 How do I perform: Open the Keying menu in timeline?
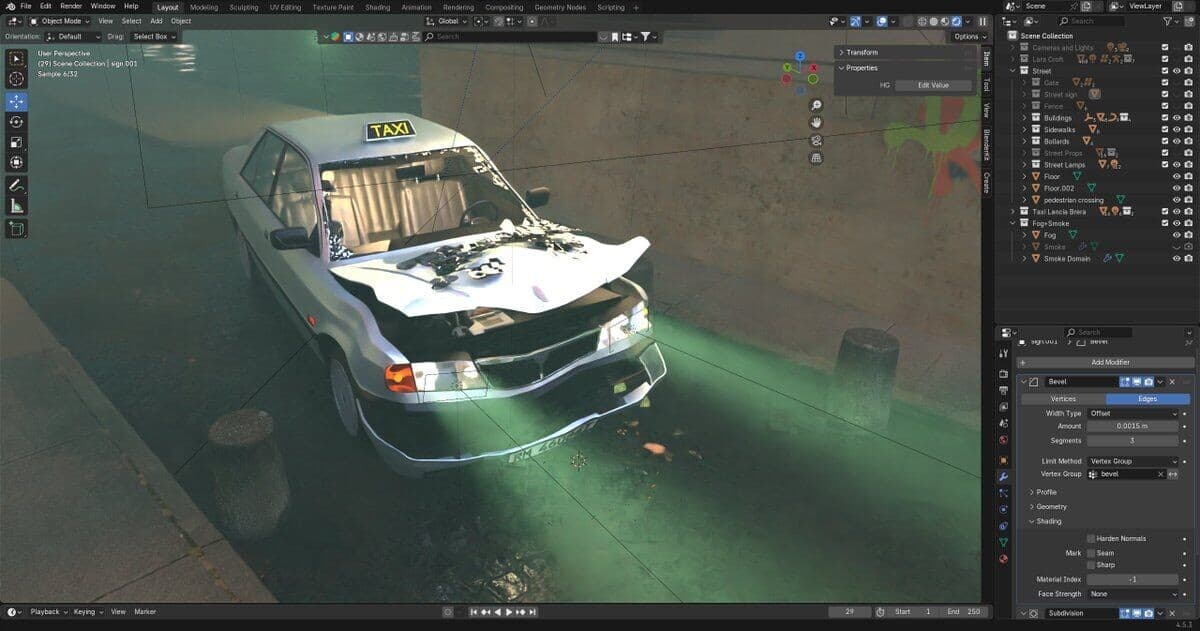(x=84, y=612)
